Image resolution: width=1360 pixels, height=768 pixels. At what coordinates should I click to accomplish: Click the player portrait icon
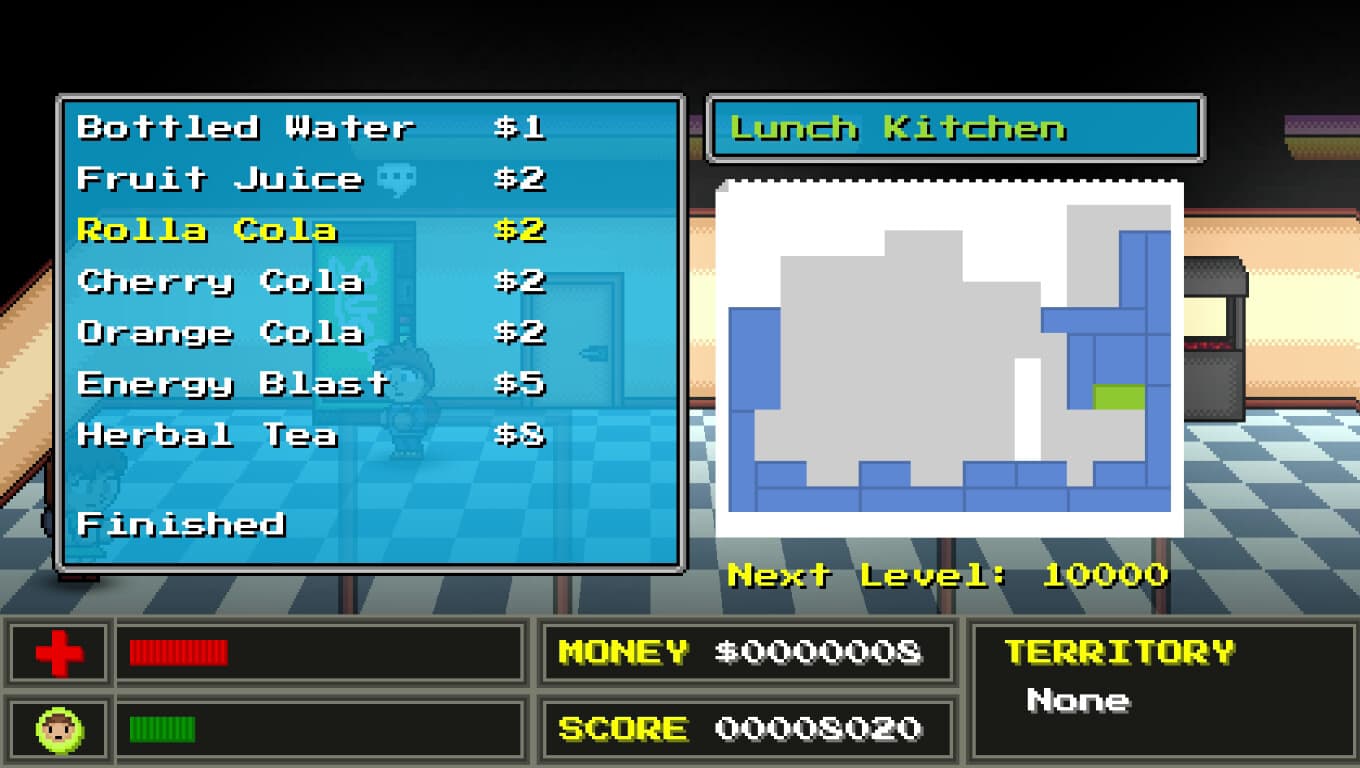(59, 728)
